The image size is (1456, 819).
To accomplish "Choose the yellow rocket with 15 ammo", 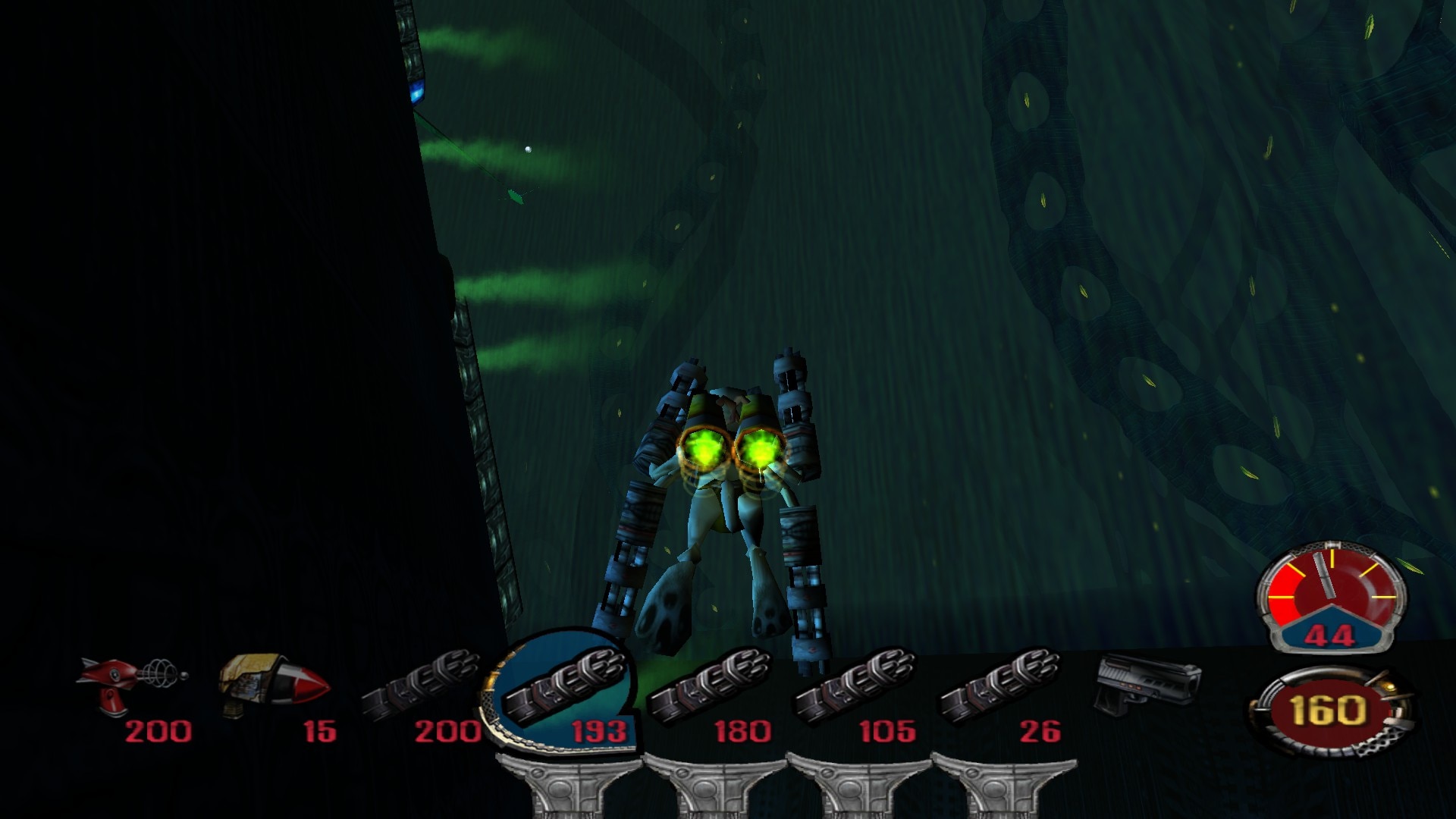I will (x=273, y=686).
